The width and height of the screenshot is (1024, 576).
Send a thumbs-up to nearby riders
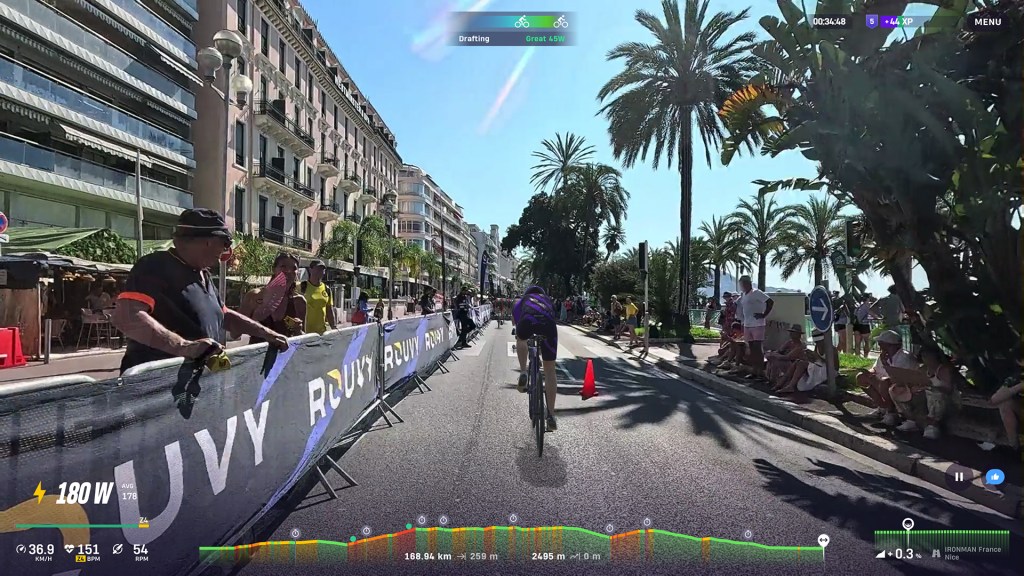pyautogui.click(x=993, y=477)
